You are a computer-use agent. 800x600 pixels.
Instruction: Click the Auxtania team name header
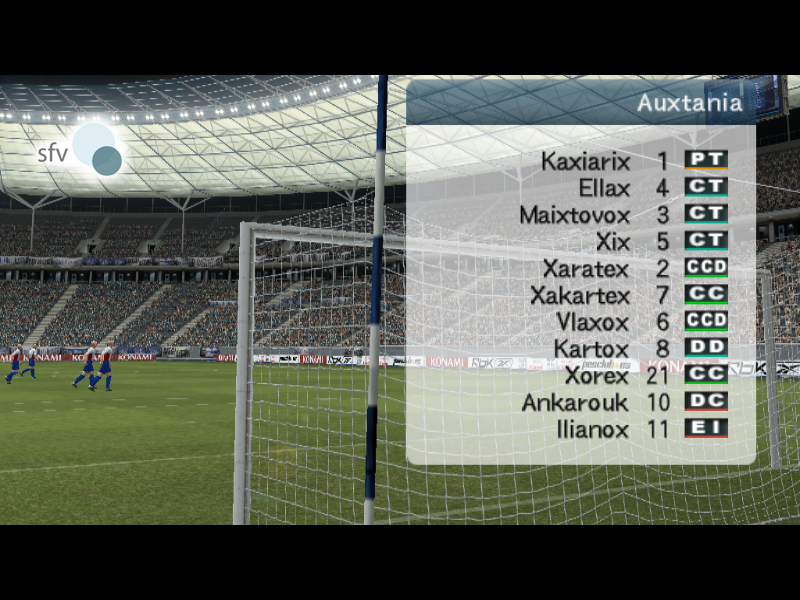690,103
